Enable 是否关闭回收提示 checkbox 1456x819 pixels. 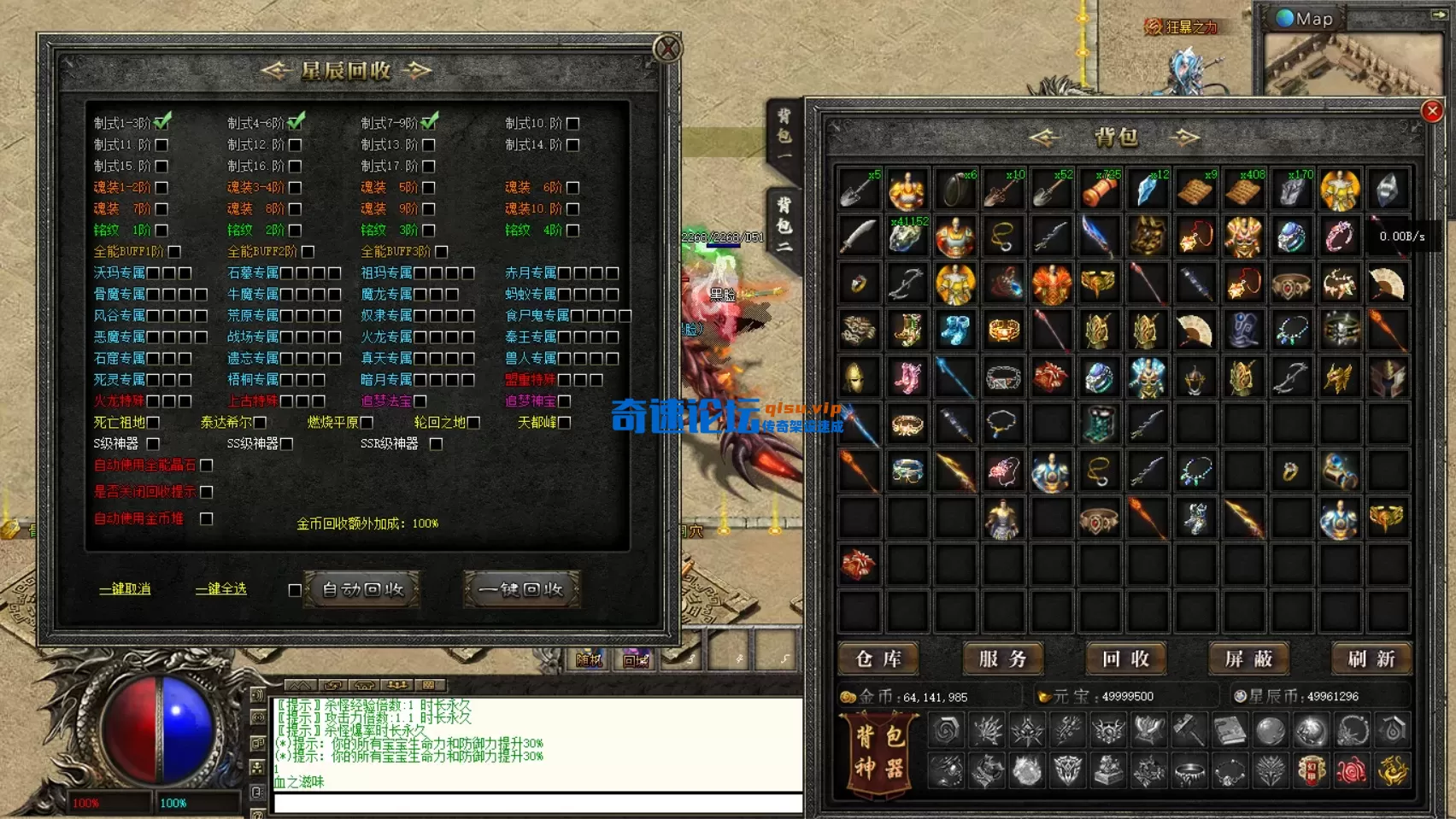coord(206,492)
